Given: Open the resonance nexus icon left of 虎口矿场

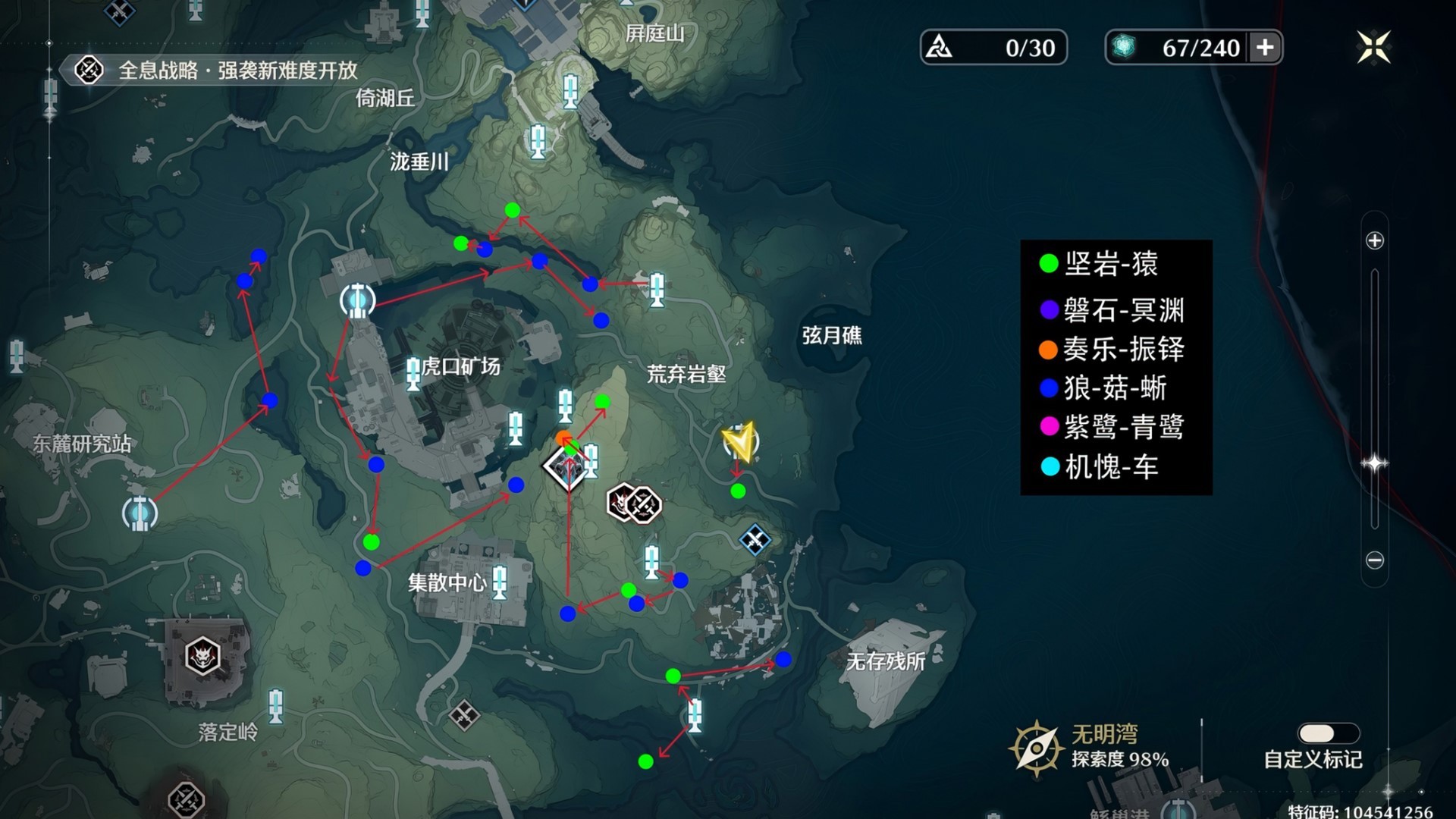Looking at the screenshot, I should [358, 301].
